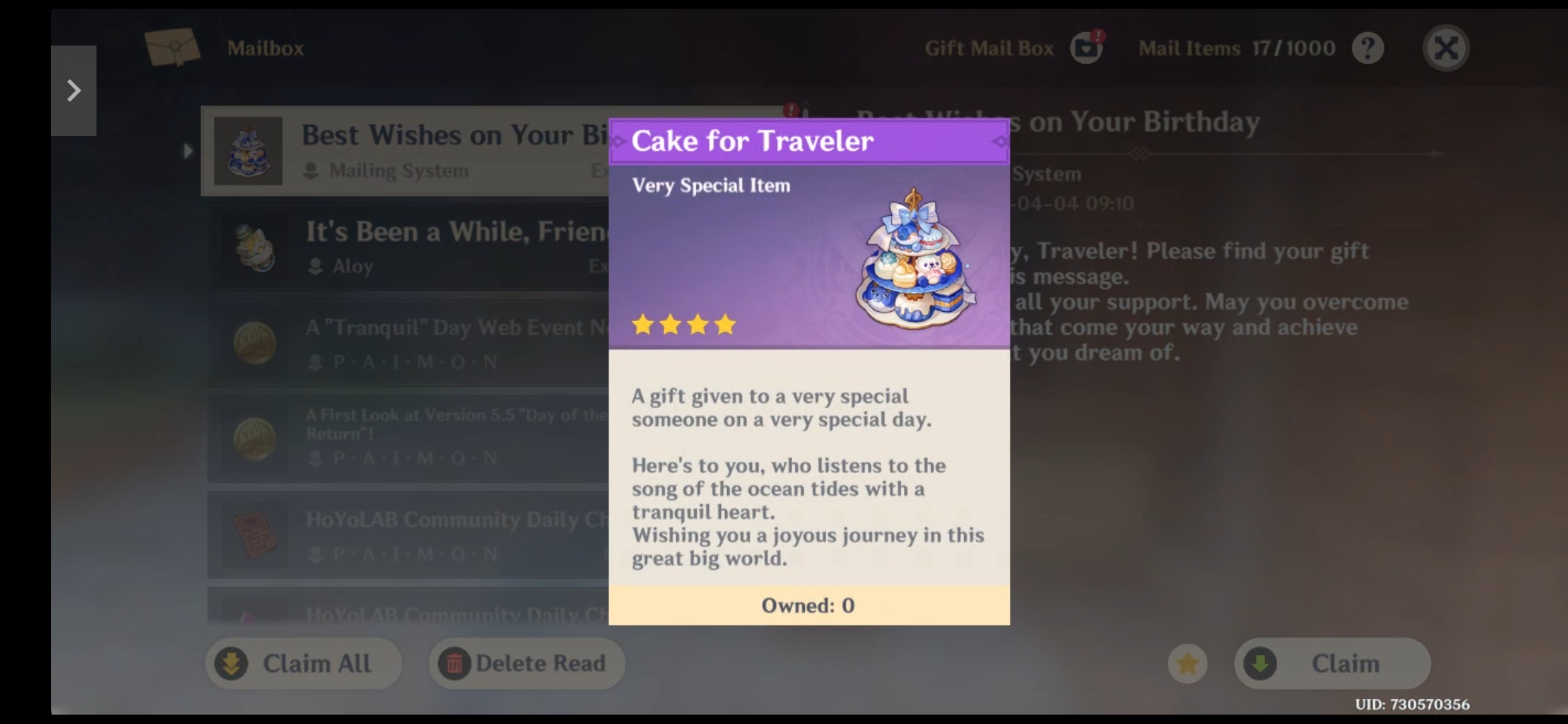The width and height of the screenshot is (1568, 724).
Task: Toggle the star favorite for this mail
Action: coord(1187,664)
